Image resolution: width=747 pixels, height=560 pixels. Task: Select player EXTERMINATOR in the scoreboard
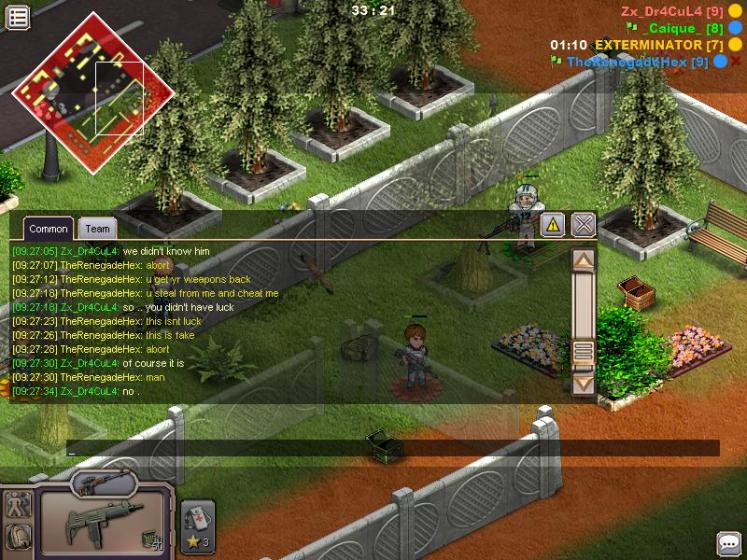(x=645, y=45)
